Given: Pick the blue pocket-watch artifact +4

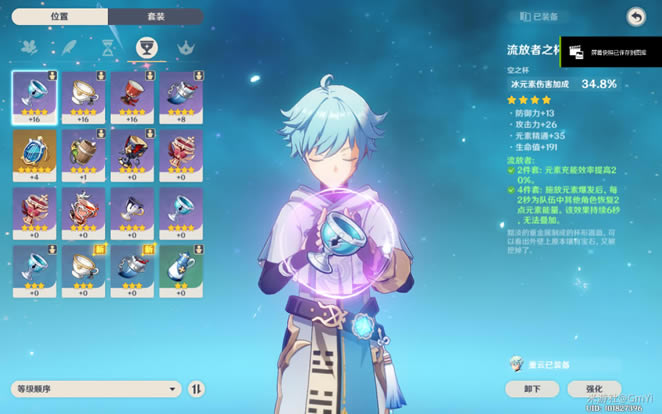Looking at the screenshot, I should pyautogui.click(x=34, y=155).
